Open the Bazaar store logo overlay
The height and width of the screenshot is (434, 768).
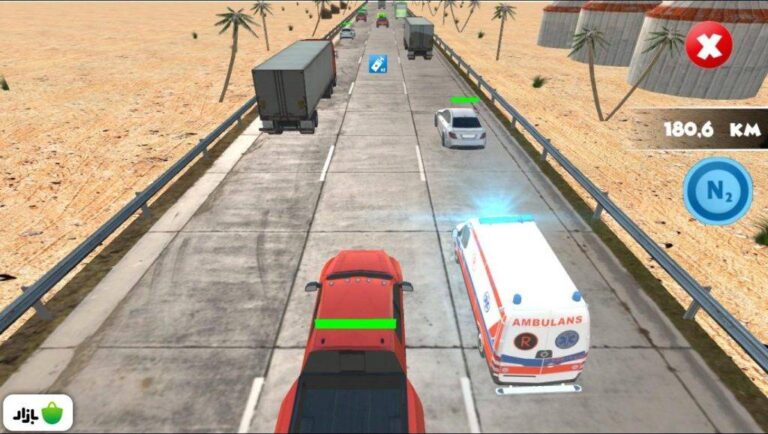[38, 412]
